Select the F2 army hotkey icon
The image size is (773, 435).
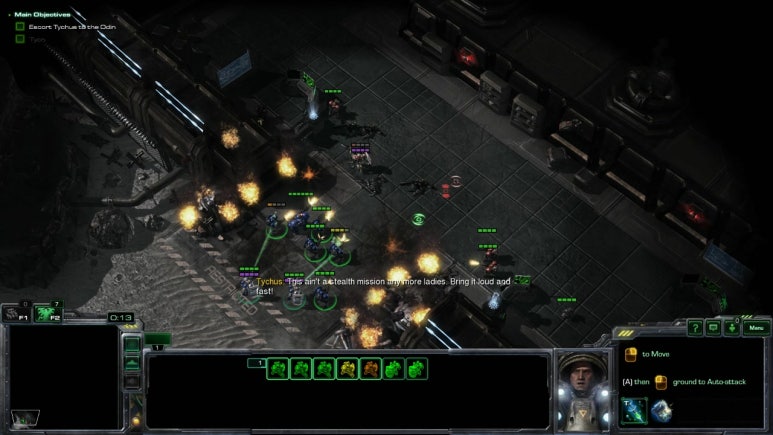[47, 314]
